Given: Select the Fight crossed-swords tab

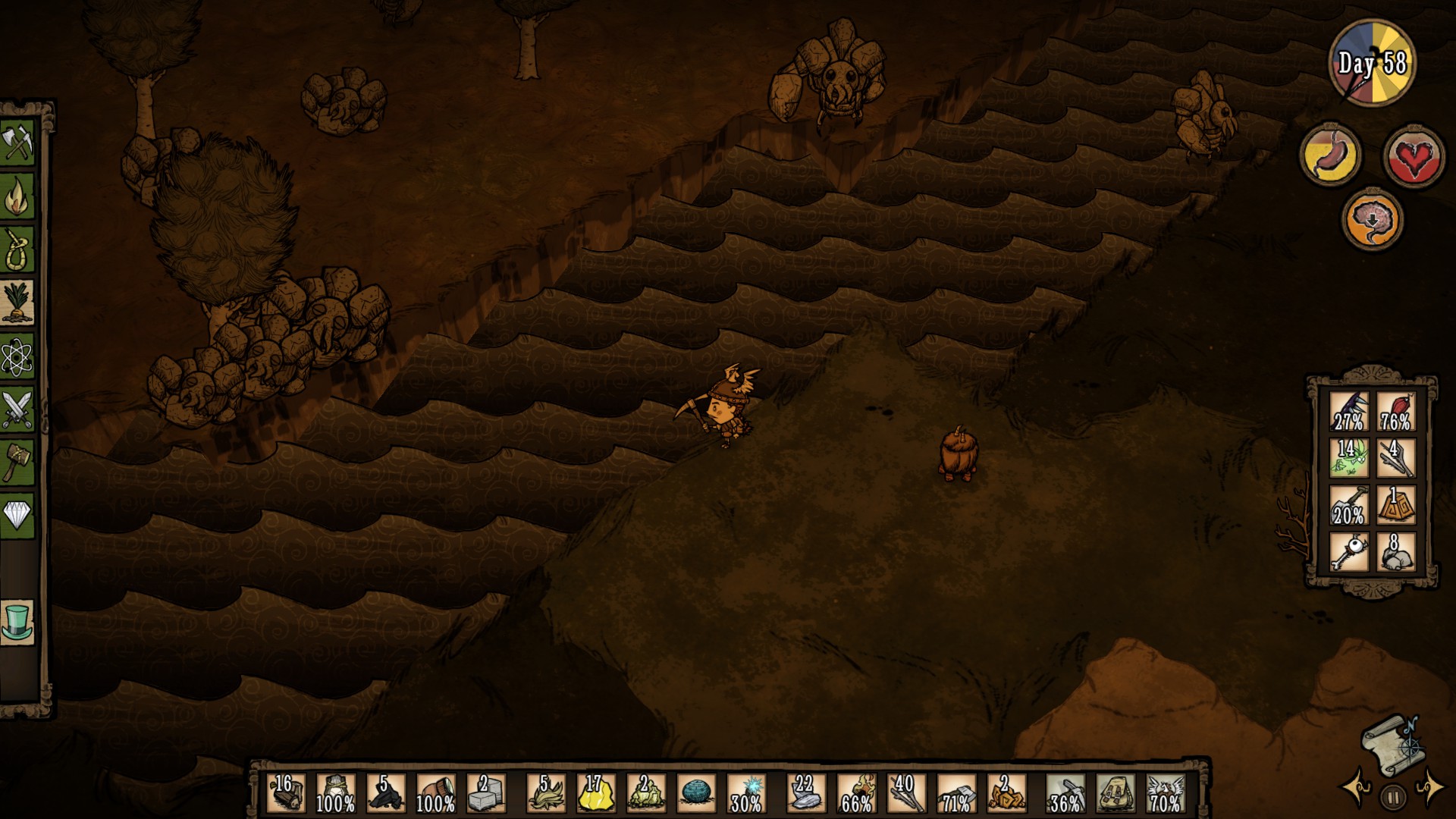Looking at the screenshot, I should tap(17, 409).
